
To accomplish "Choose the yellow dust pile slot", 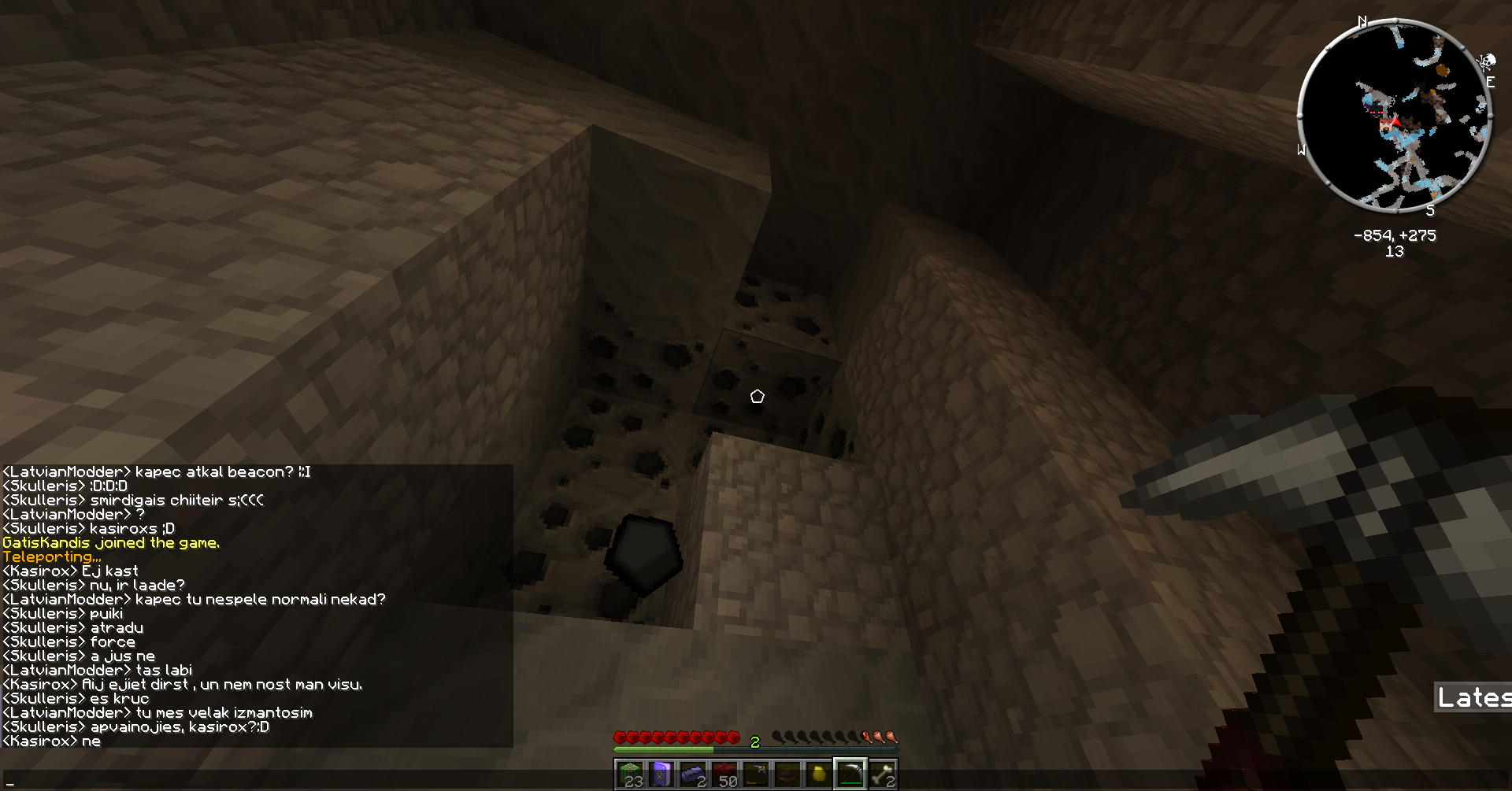I will 819,774.
